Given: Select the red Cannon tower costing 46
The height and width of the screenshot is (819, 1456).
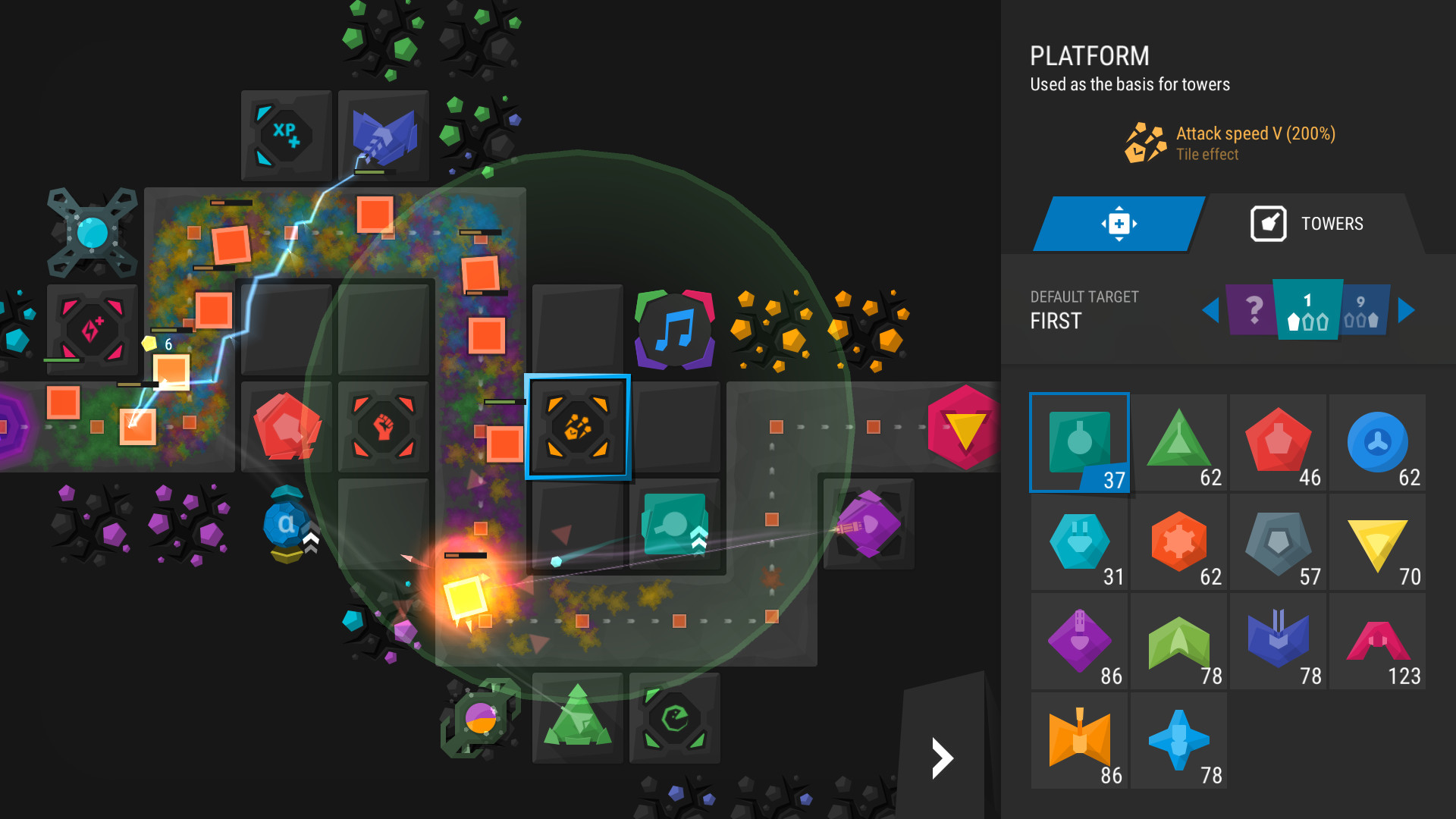Looking at the screenshot, I should 1278,444.
